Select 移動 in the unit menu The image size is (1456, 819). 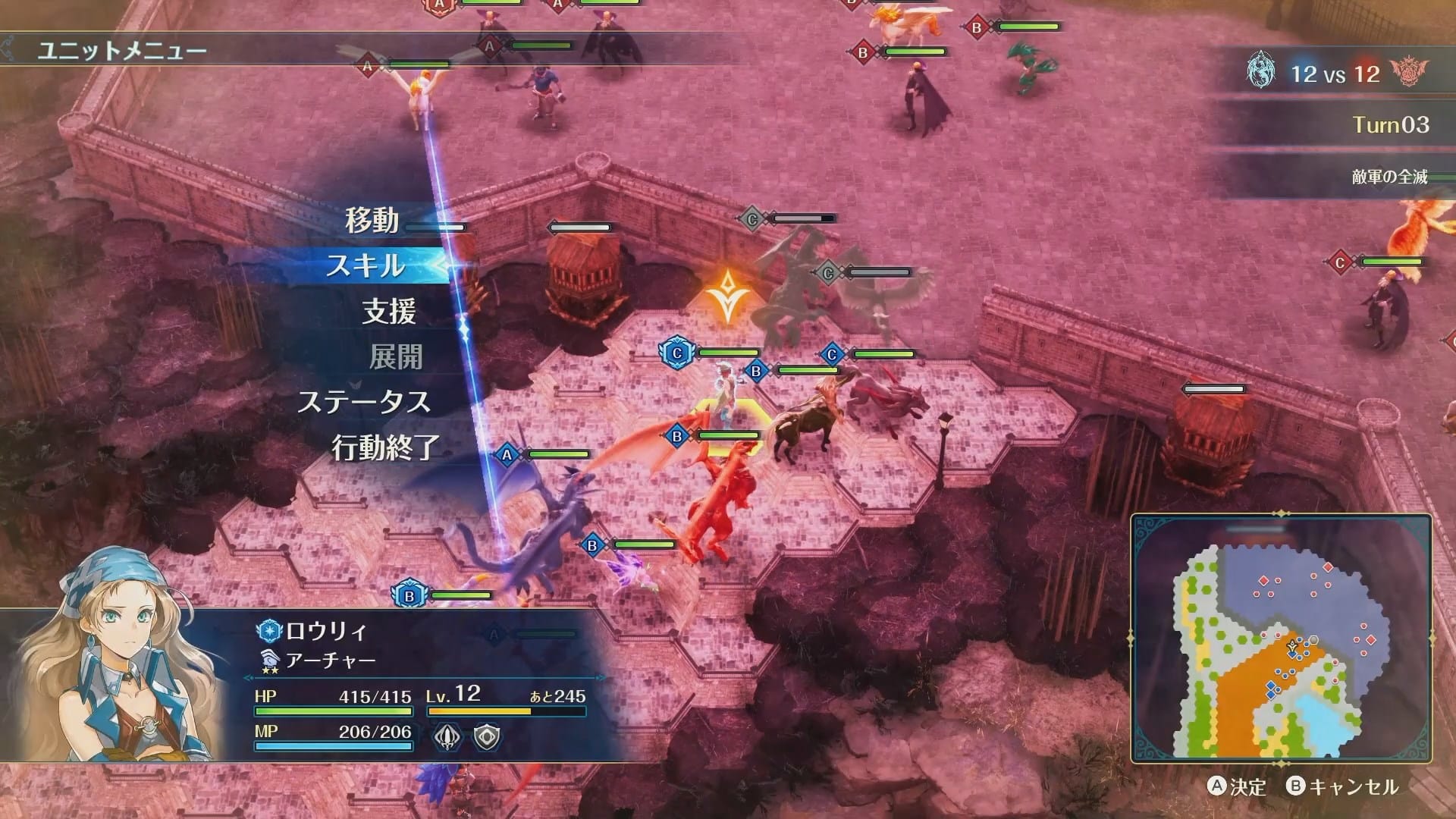pos(372,220)
